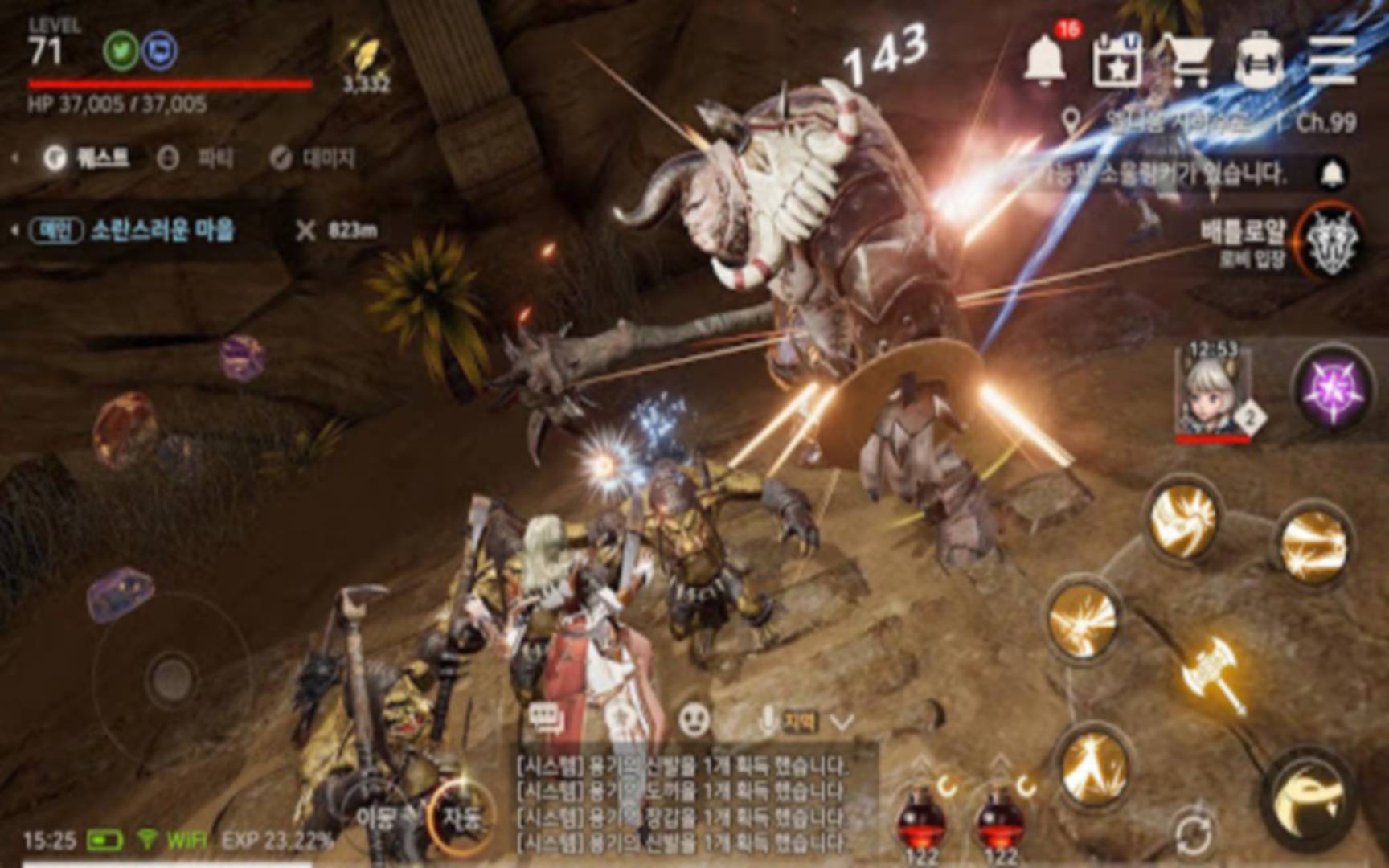Open the notifications bell with 16 badge
The height and width of the screenshot is (868, 1389).
pos(1045,64)
